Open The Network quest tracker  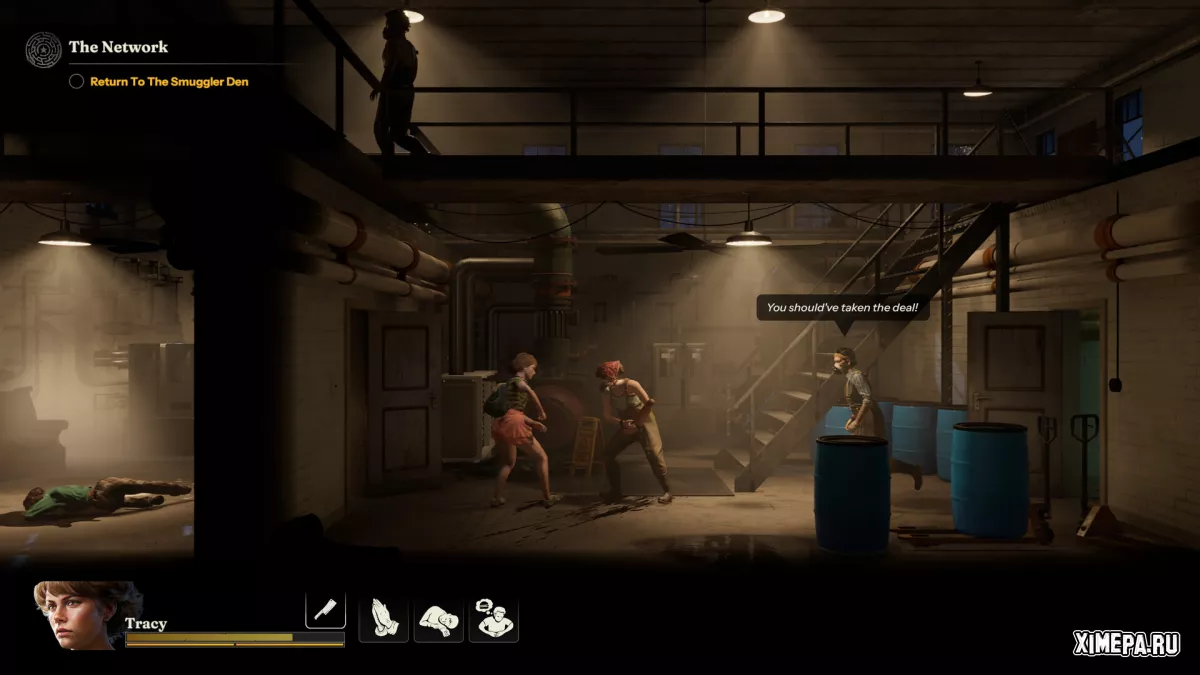[117, 47]
